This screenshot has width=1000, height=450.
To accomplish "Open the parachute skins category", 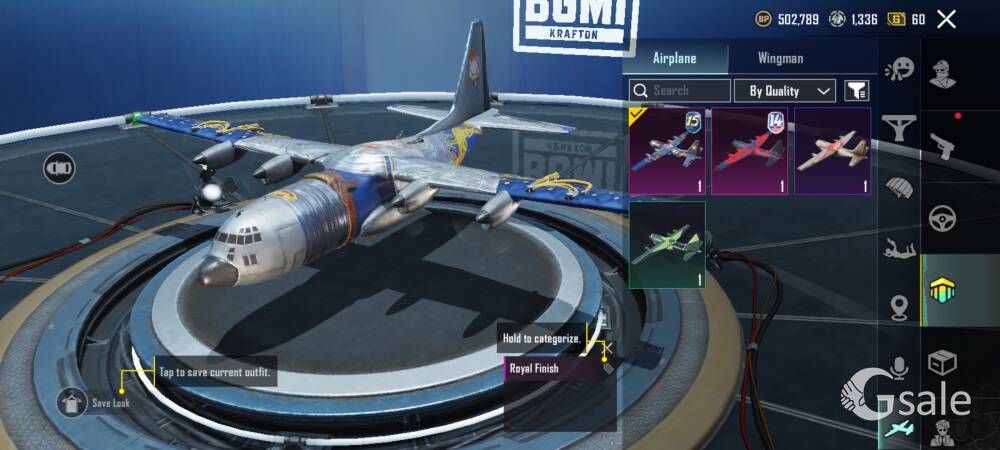I will point(900,188).
